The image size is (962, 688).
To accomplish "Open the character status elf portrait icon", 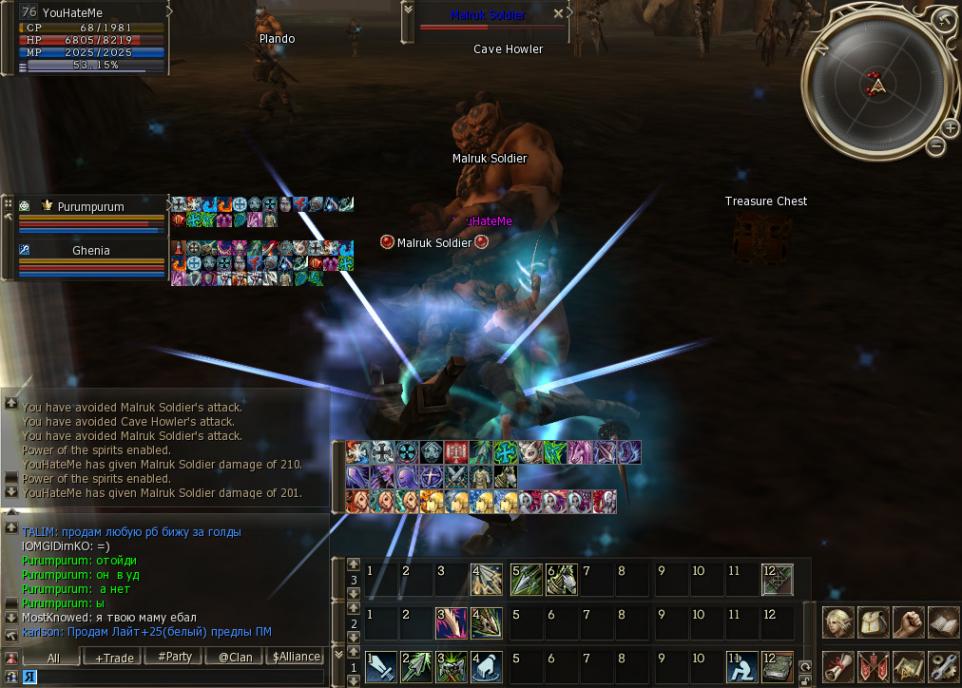I will click(838, 622).
